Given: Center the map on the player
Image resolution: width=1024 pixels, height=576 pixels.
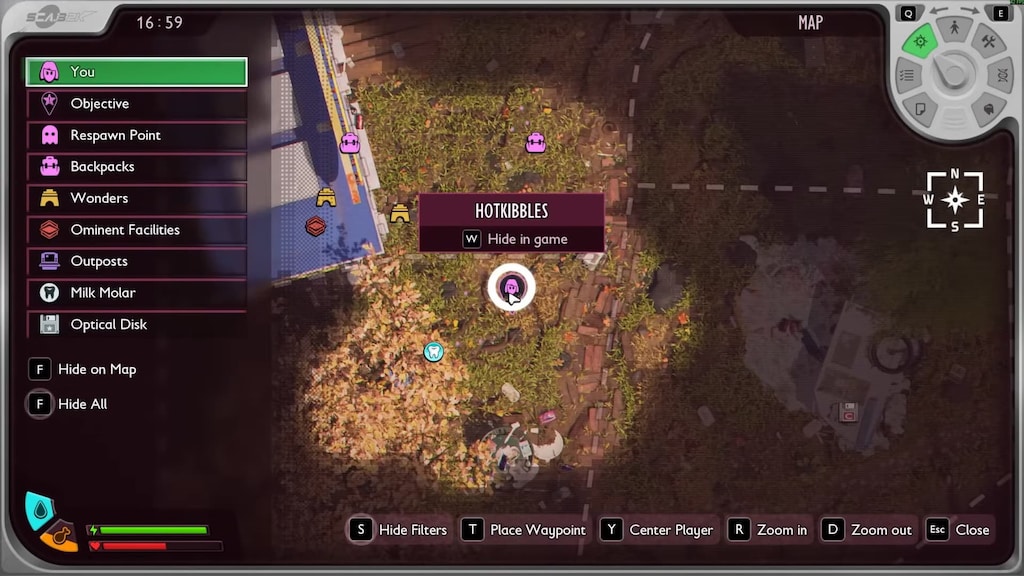Looking at the screenshot, I should tap(659, 530).
